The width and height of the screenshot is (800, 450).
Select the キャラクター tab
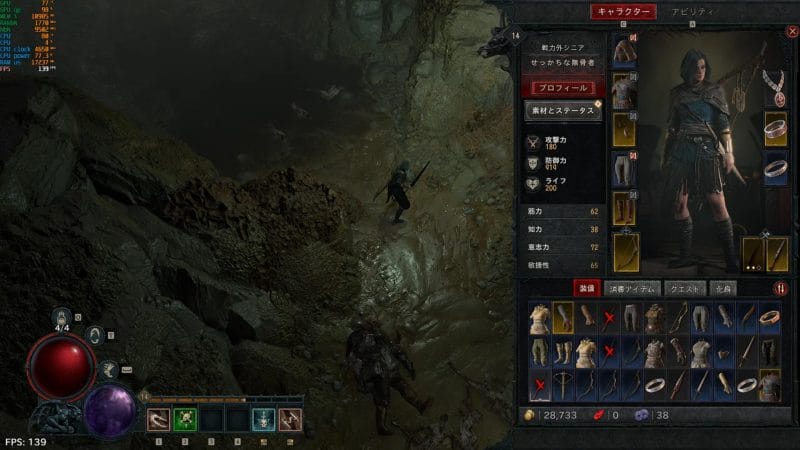pos(623,12)
